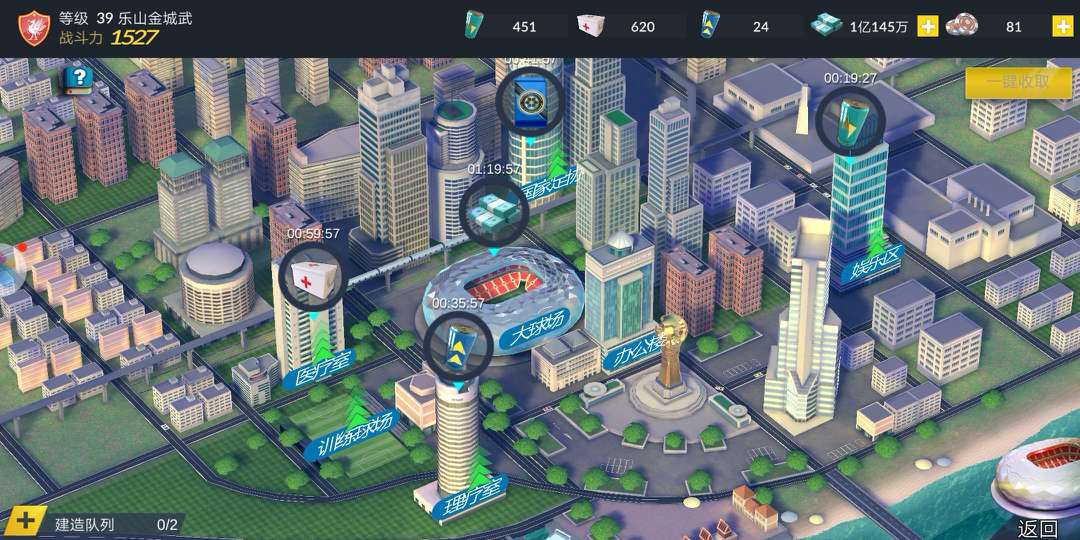Open the 理疗室 building label
This screenshot has width=1080, height=540.
[472, 496]
